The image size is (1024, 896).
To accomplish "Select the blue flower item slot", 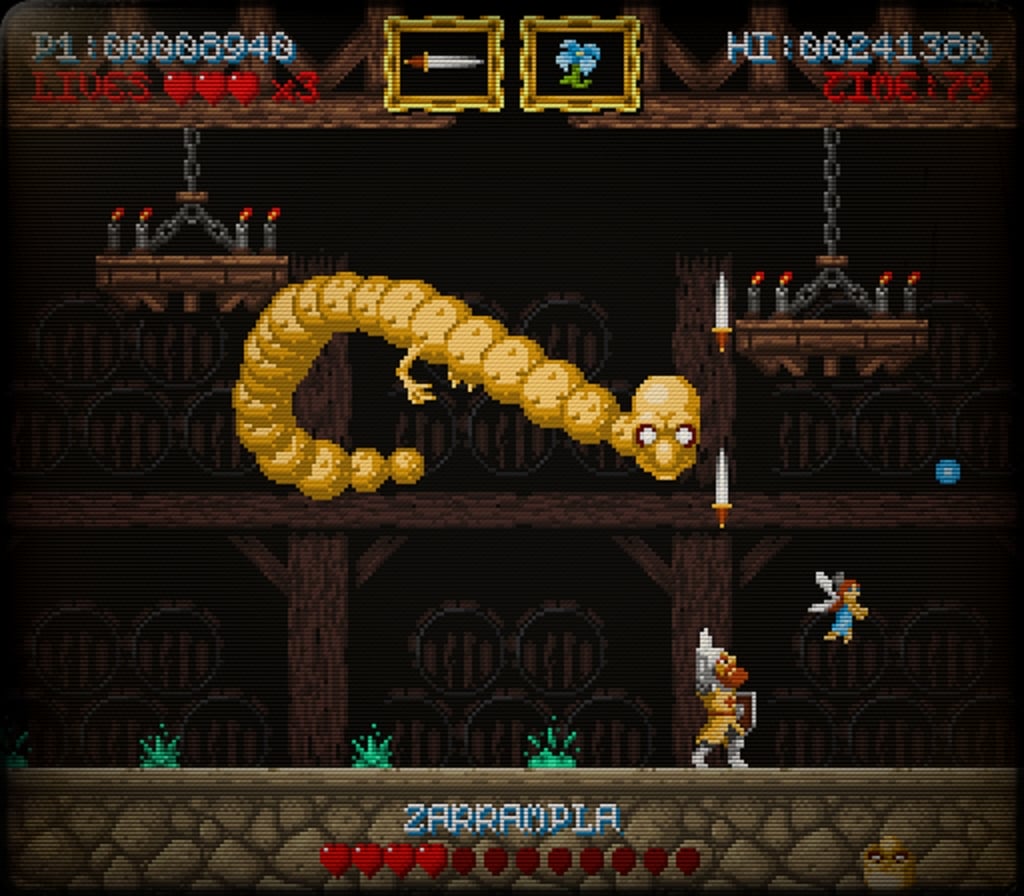I will click(x=579, y=63).
